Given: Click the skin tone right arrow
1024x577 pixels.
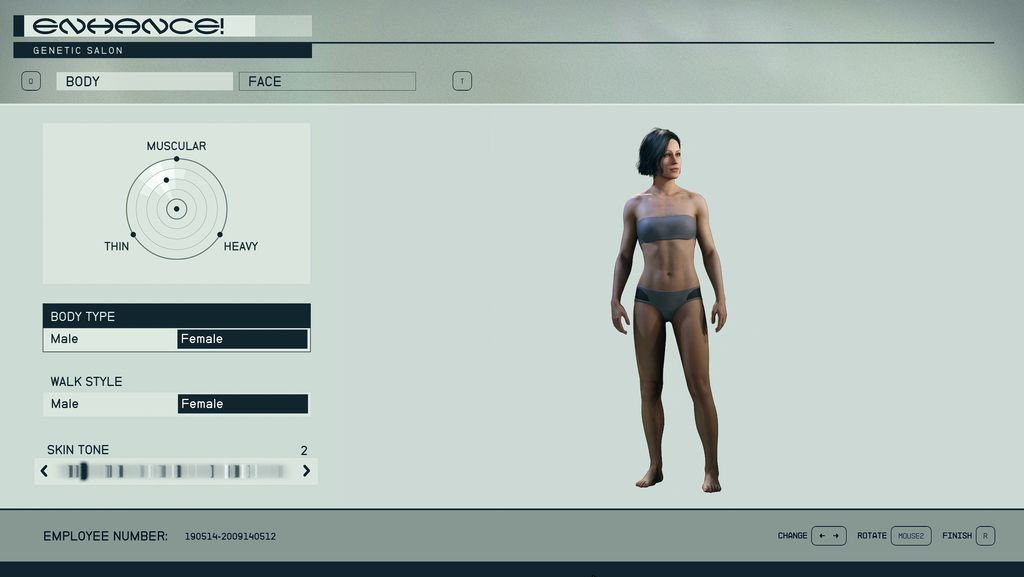Looking at the screenshot, I should coord(306,471).
